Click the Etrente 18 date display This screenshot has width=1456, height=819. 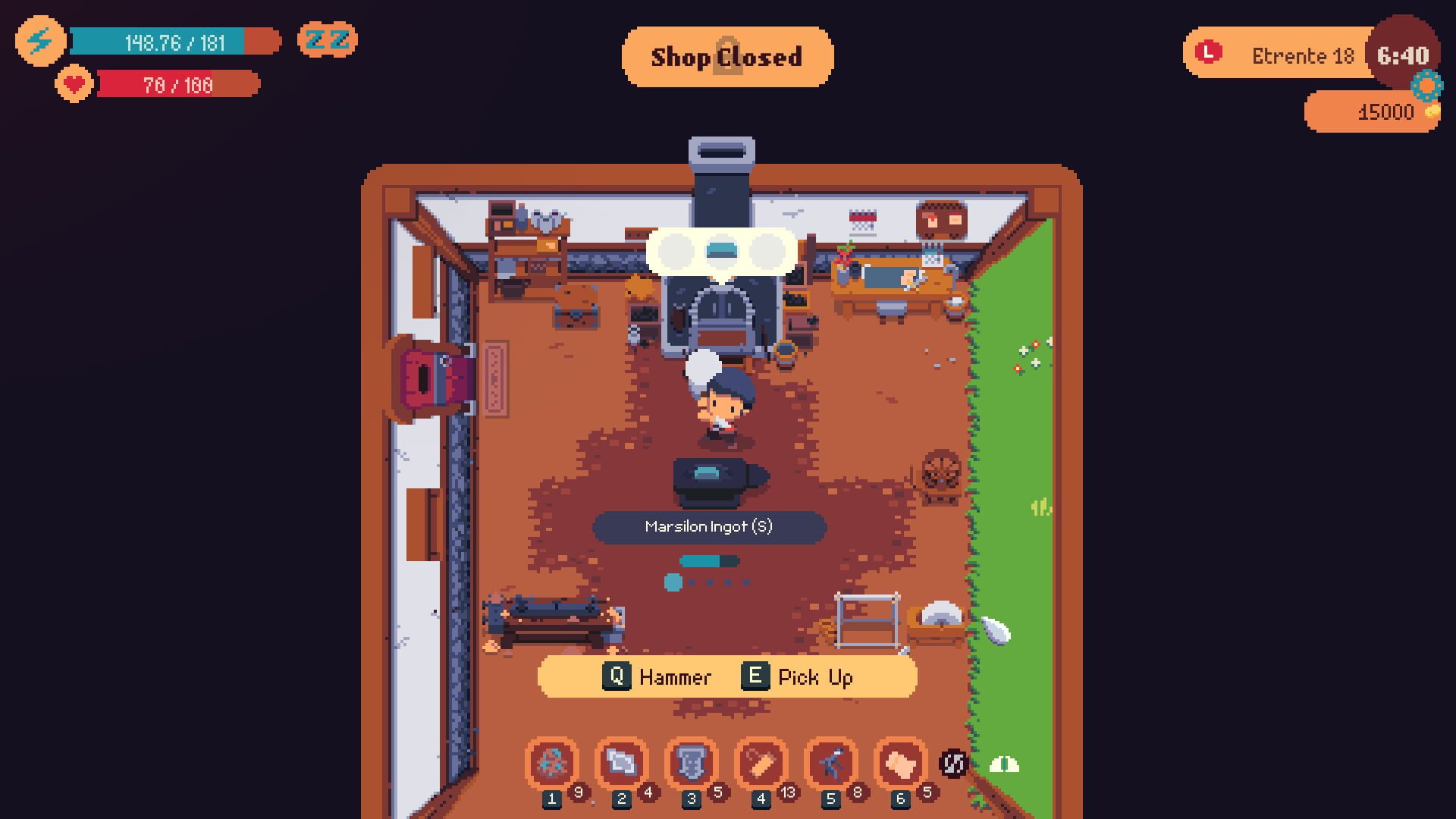tap(1303, 55)
